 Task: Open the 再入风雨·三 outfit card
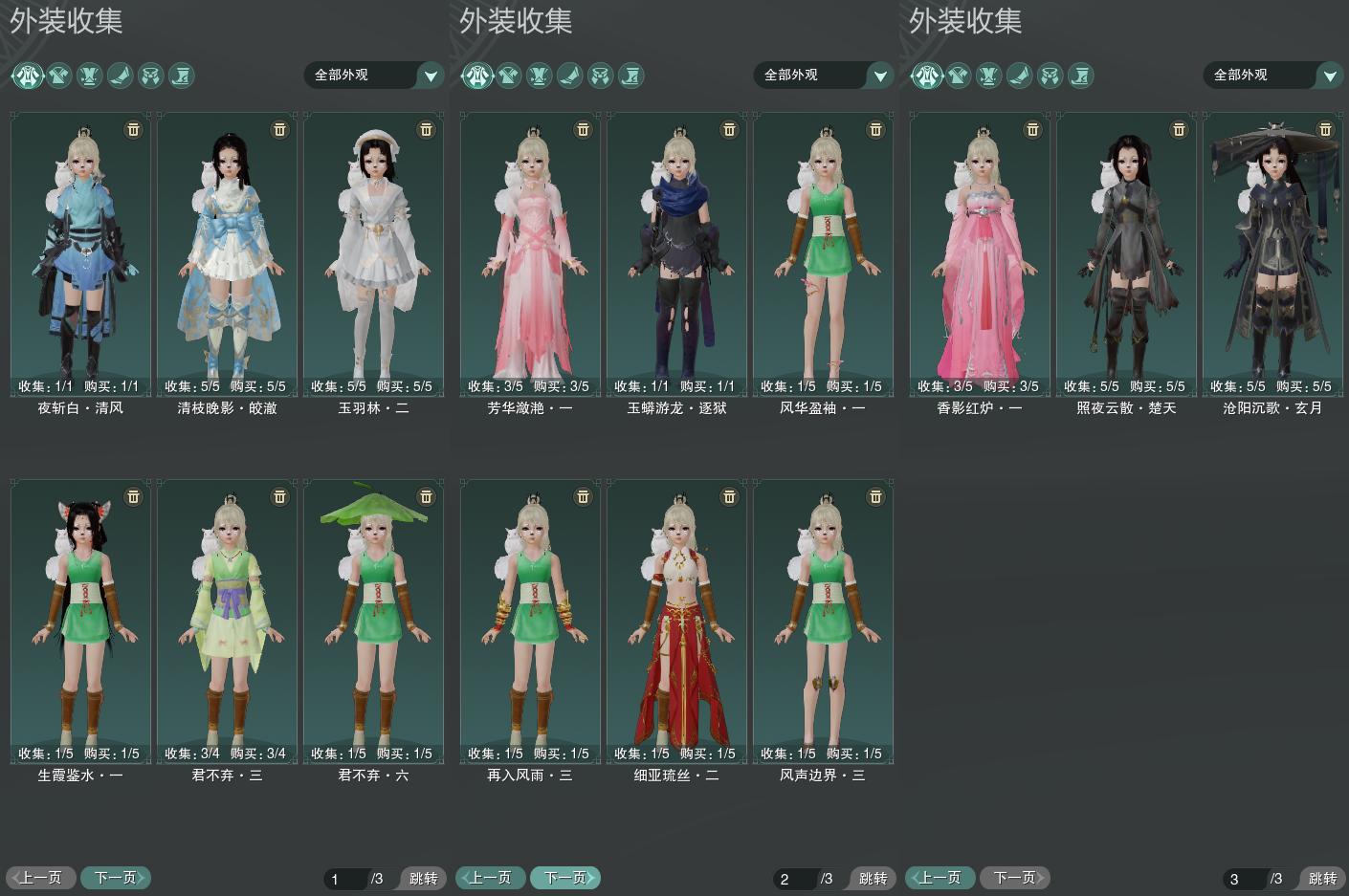coord(530,622)
